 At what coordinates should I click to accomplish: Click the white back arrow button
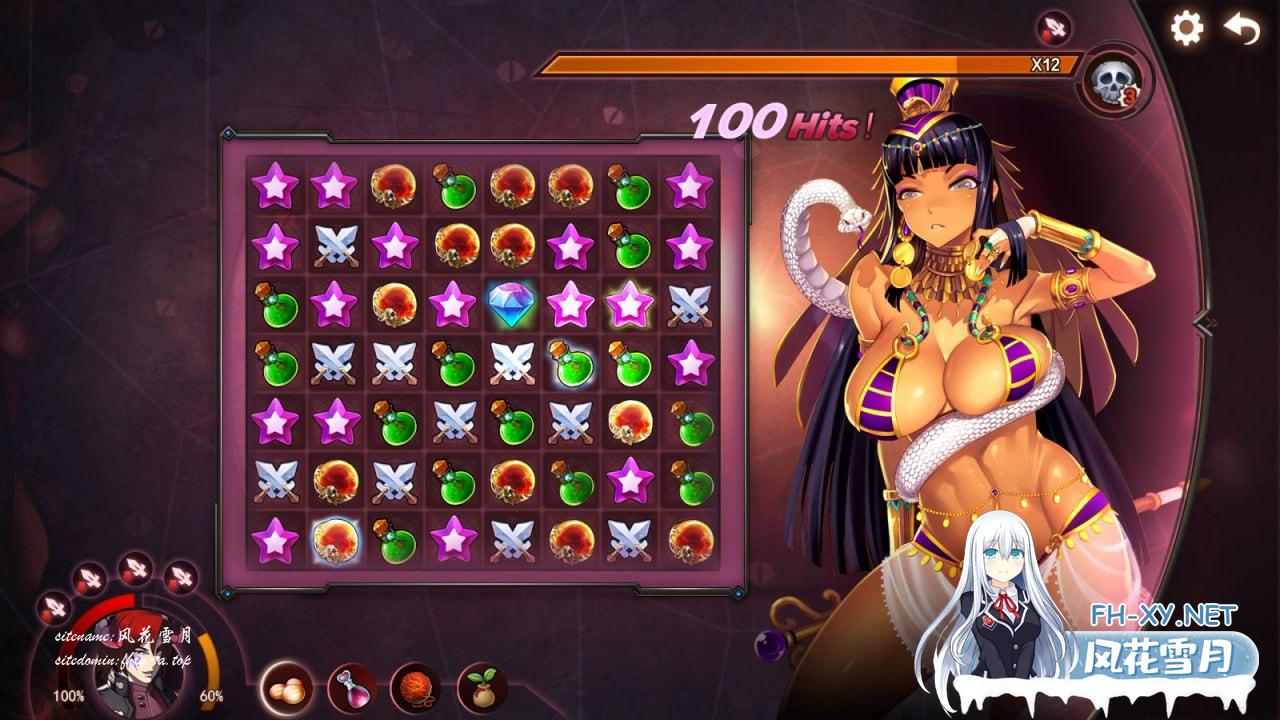1242,29
